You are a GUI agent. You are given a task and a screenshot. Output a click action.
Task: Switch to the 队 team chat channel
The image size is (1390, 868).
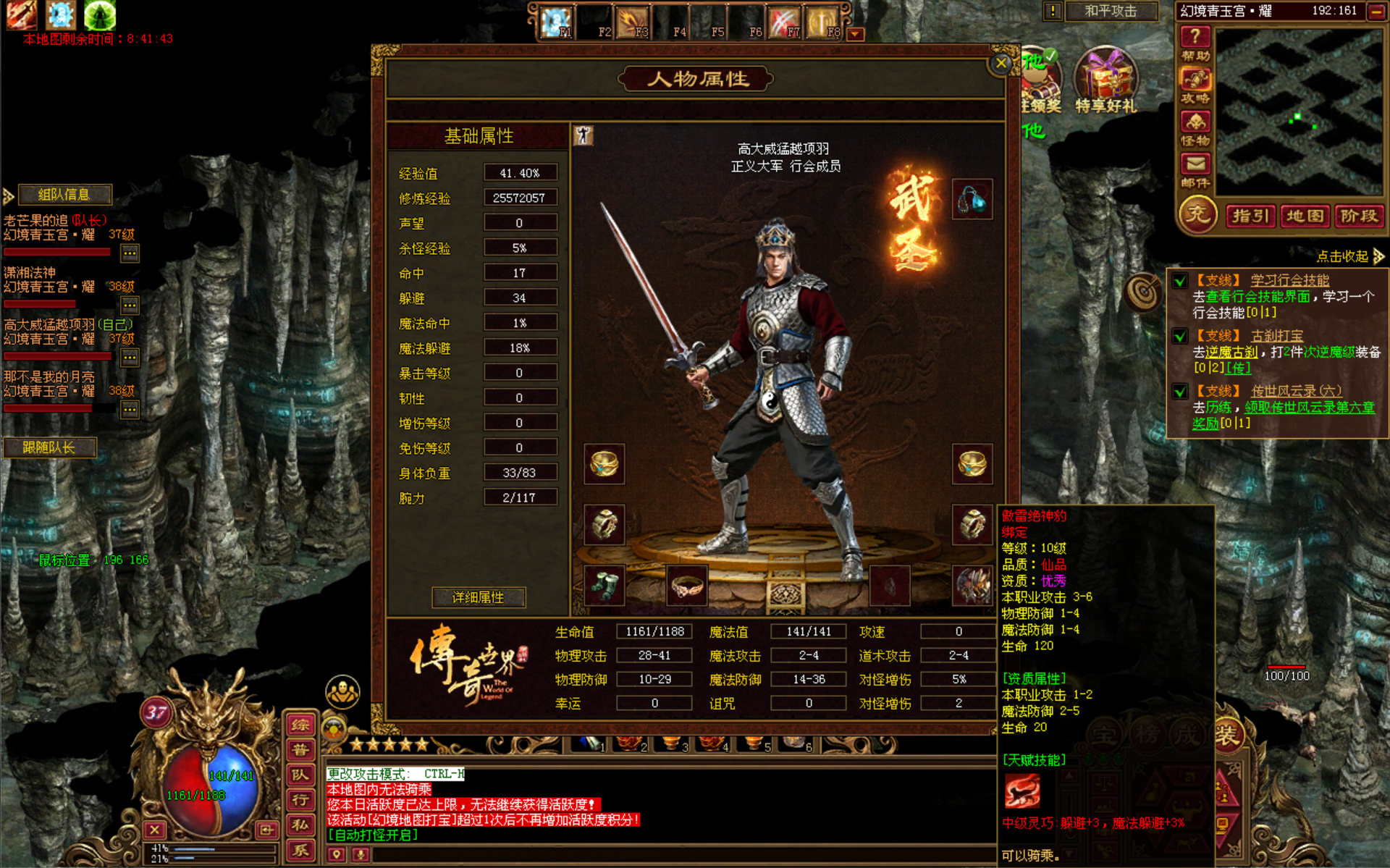click(300, 775)
